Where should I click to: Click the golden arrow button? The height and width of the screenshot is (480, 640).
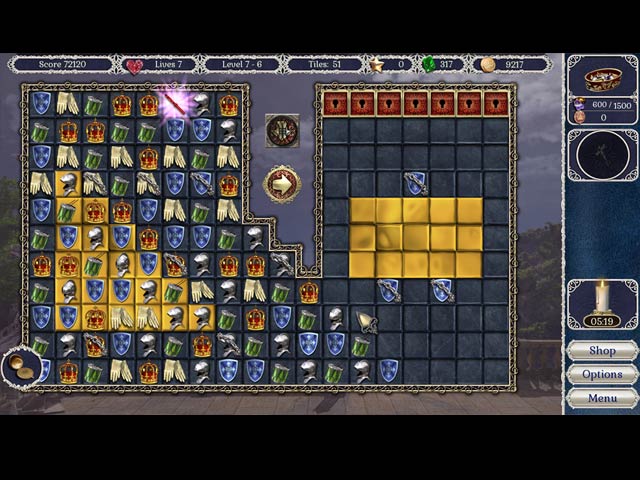[x=282, y=185]
